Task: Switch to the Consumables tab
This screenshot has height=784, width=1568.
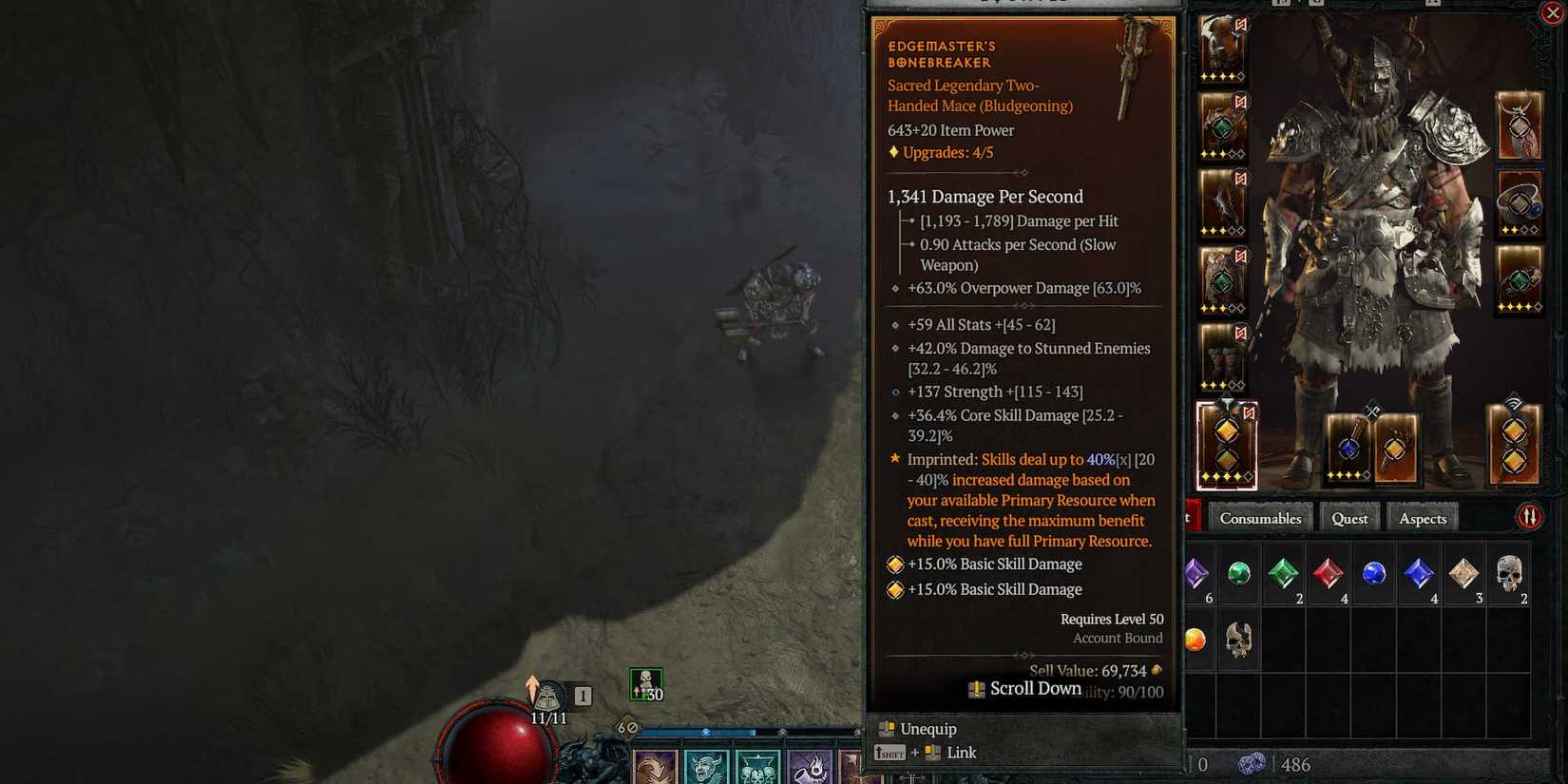Action: pyautogui.click(x=1261, y=518)
